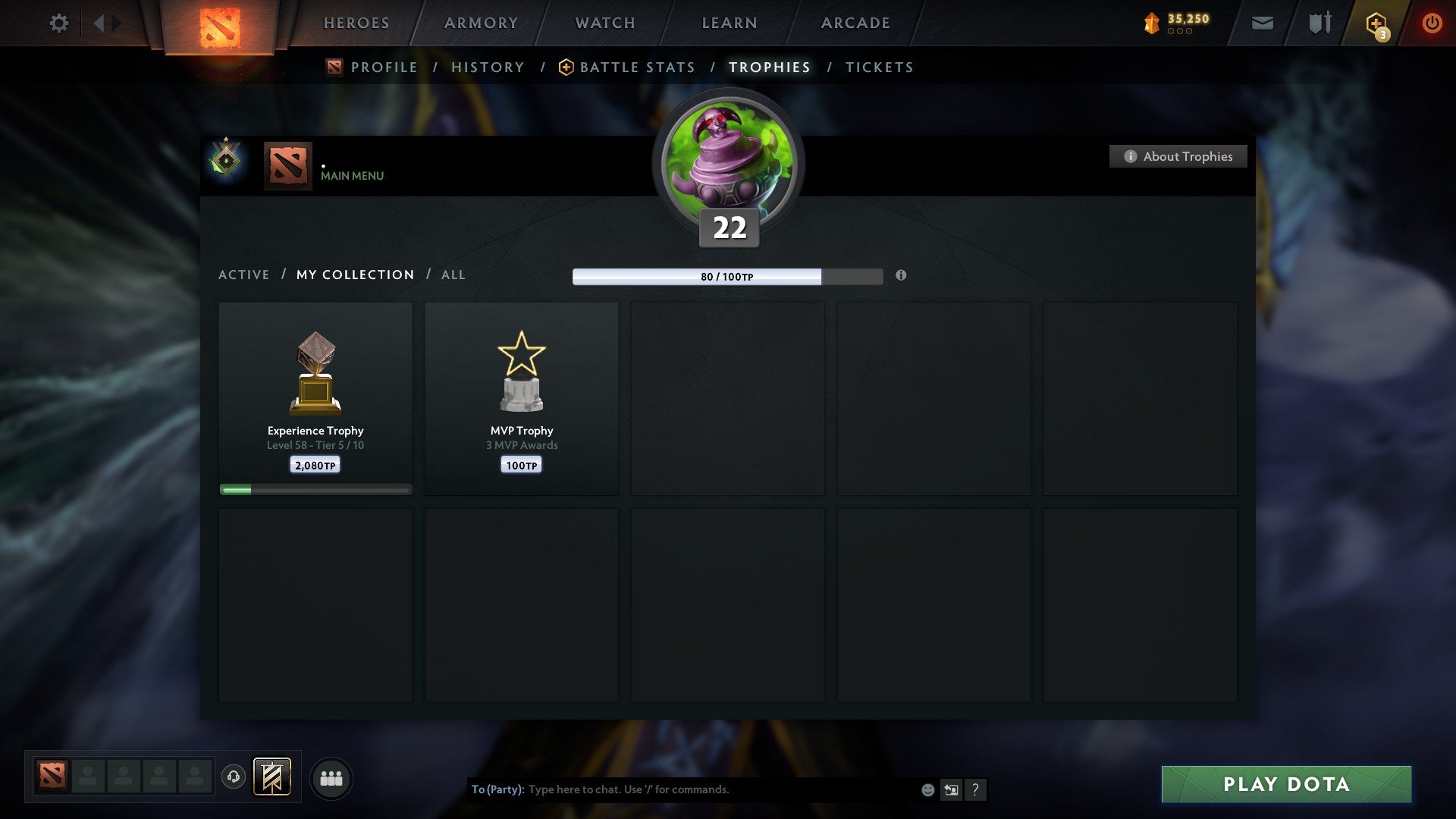
Task: Open the chat help question mark
Action: (975, 789)
